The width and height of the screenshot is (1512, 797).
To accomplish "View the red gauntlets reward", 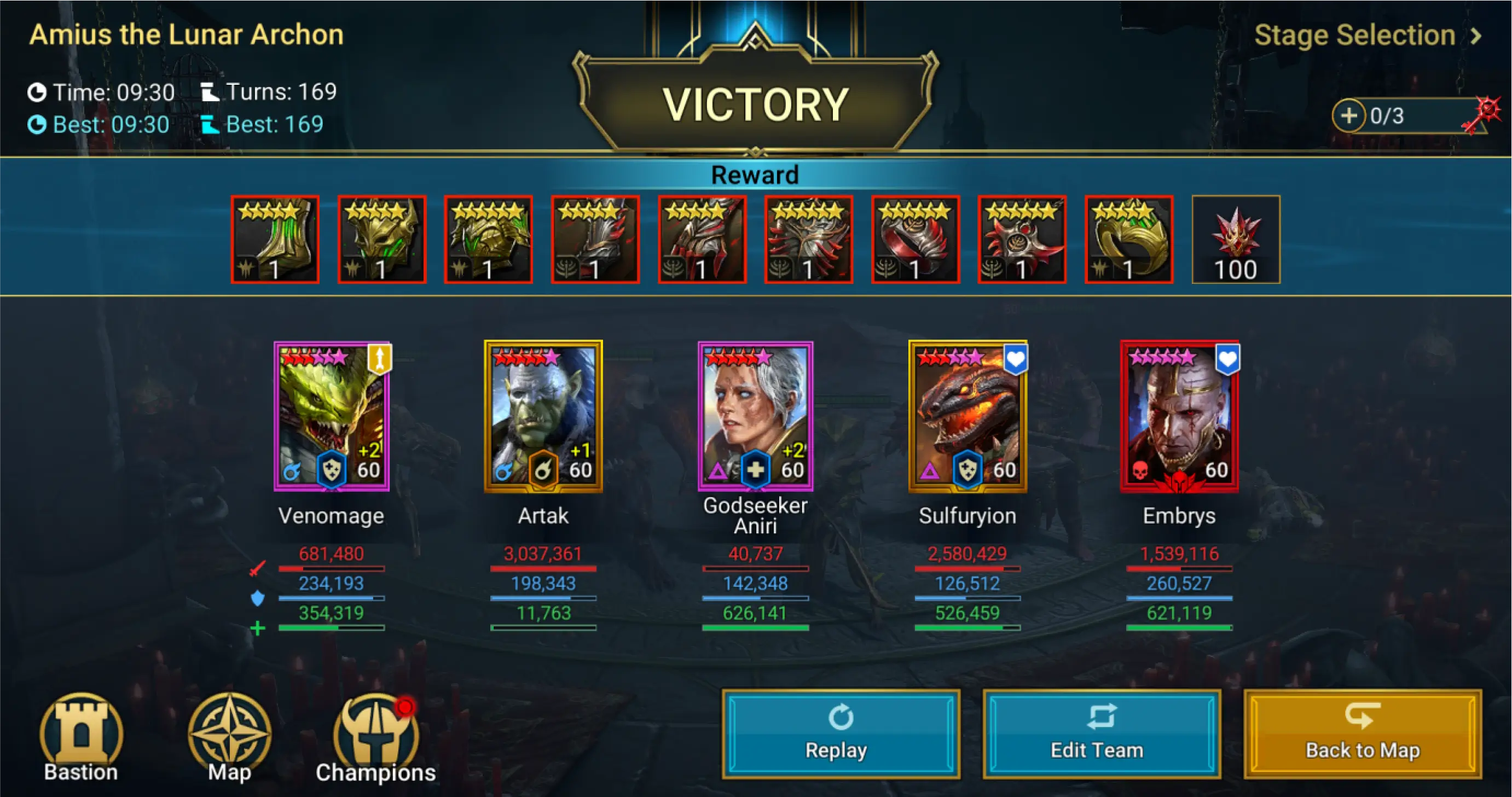I will [702, 240].
